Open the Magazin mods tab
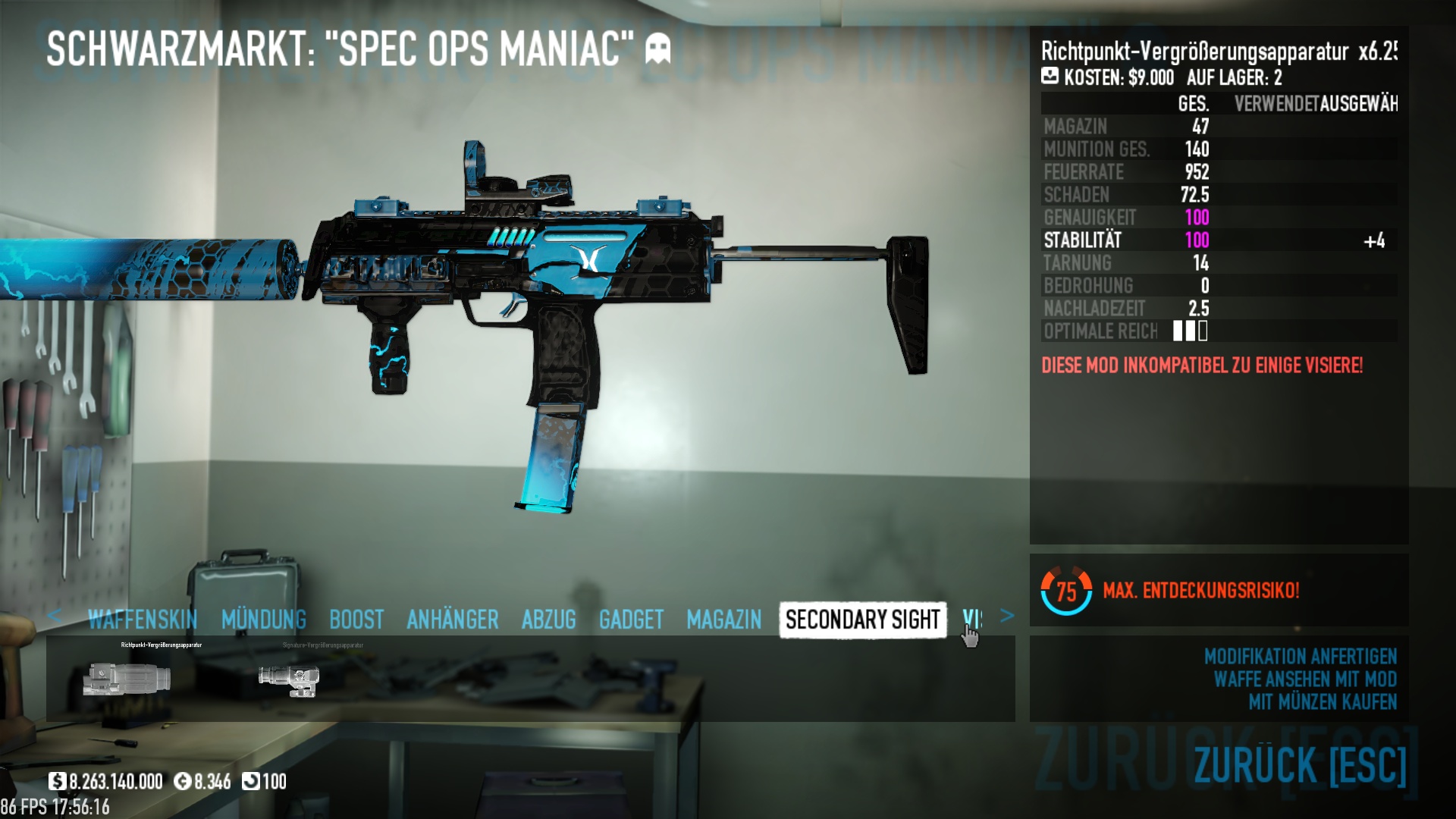 click(x=723, y=620)
